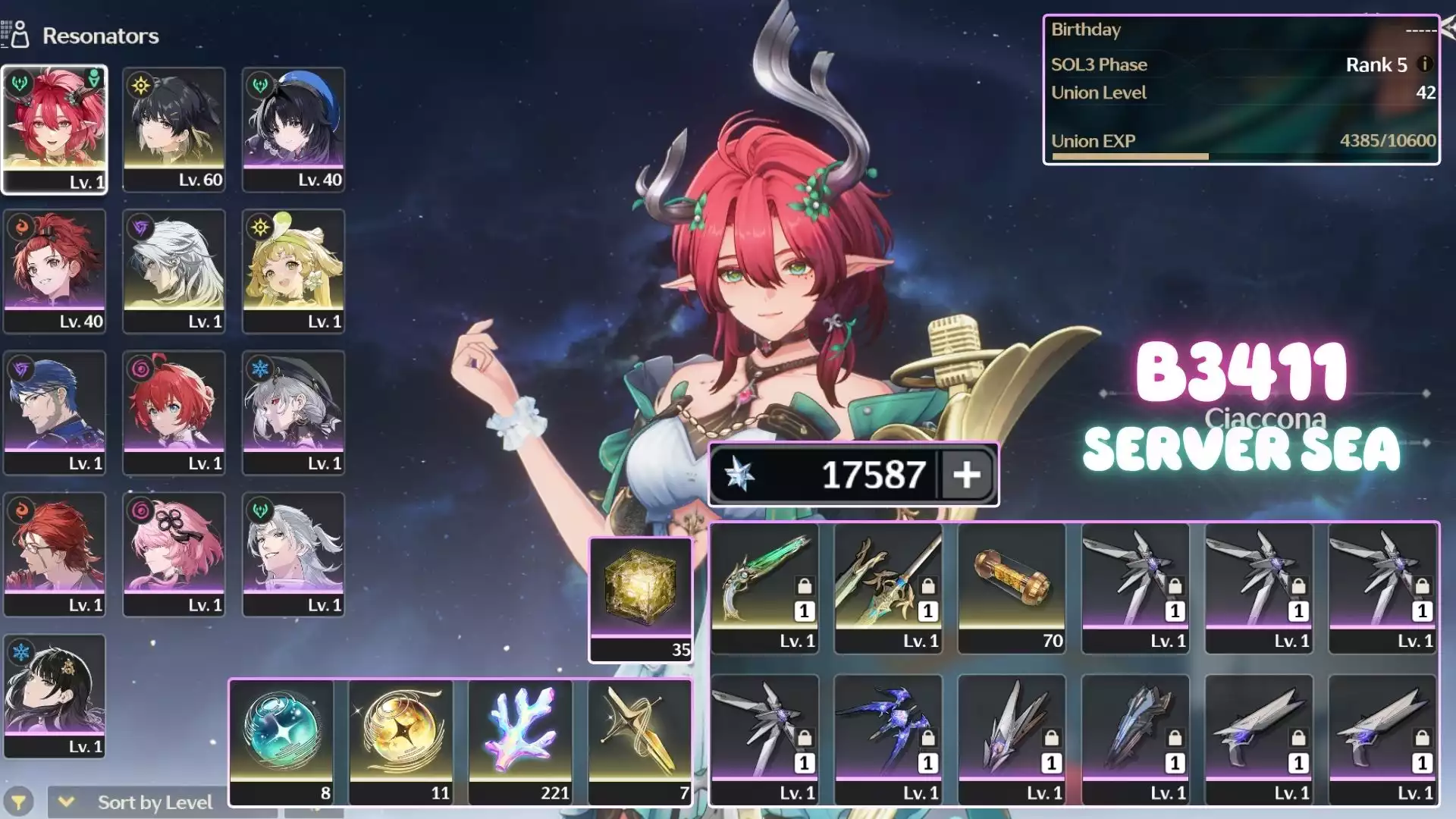
Task: Select the black-haired resonator with gold hairpin
Action: pos(55,696)
